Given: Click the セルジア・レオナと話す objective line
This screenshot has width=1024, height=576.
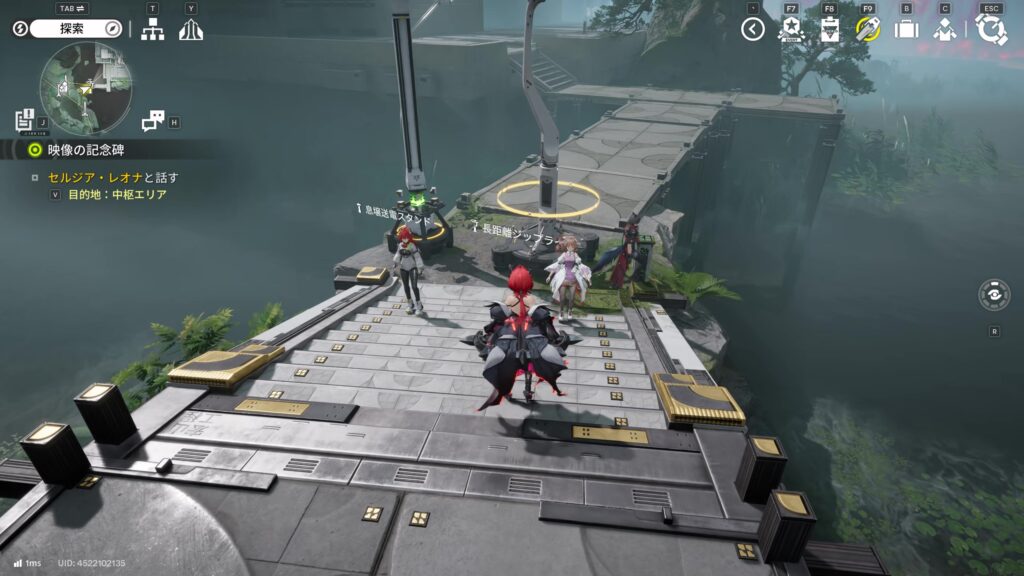Looking at the screenshot, I should [x=112, y=178].
